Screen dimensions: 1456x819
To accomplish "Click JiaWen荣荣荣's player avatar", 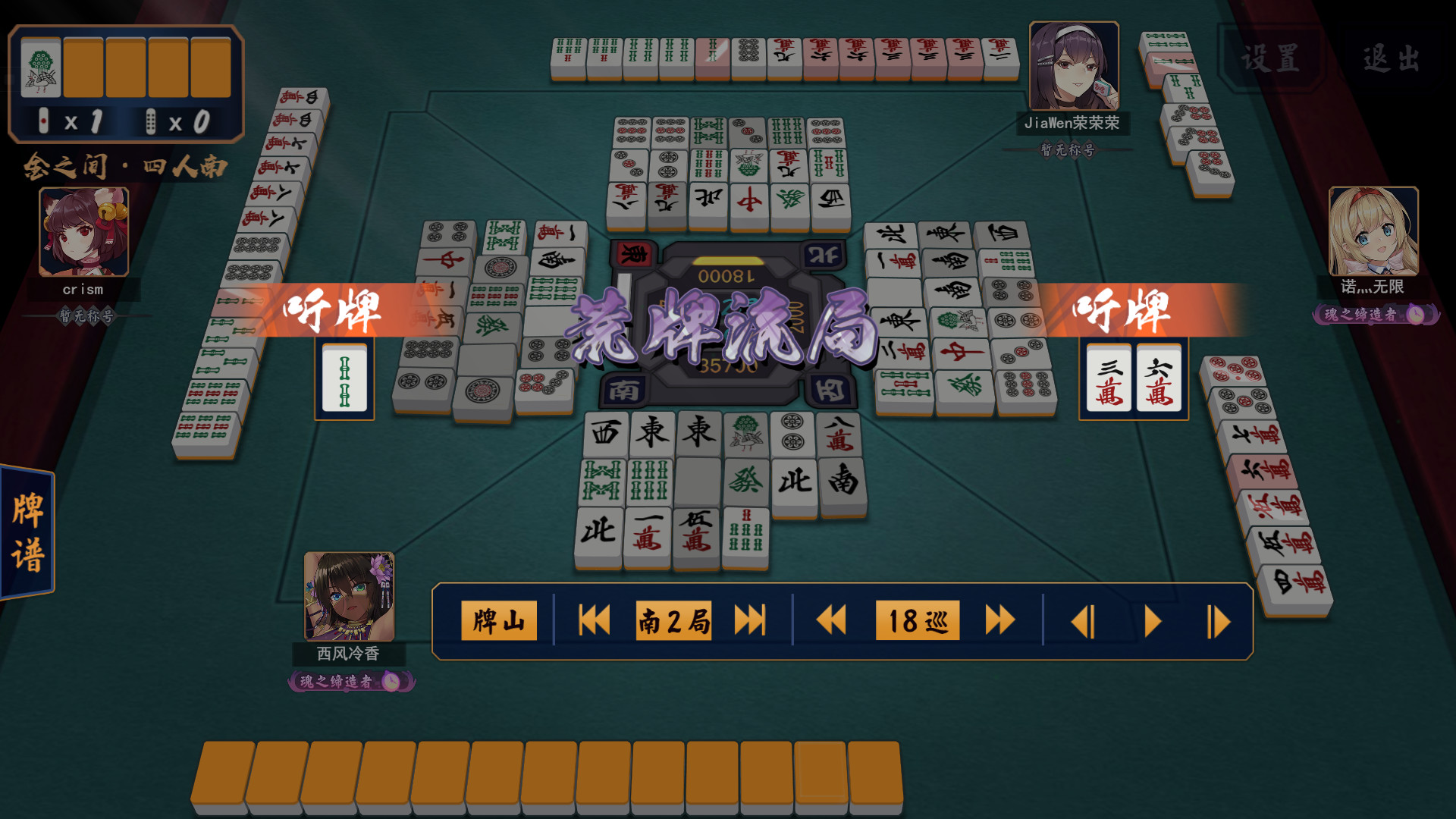I will [x=1073, y=66].
